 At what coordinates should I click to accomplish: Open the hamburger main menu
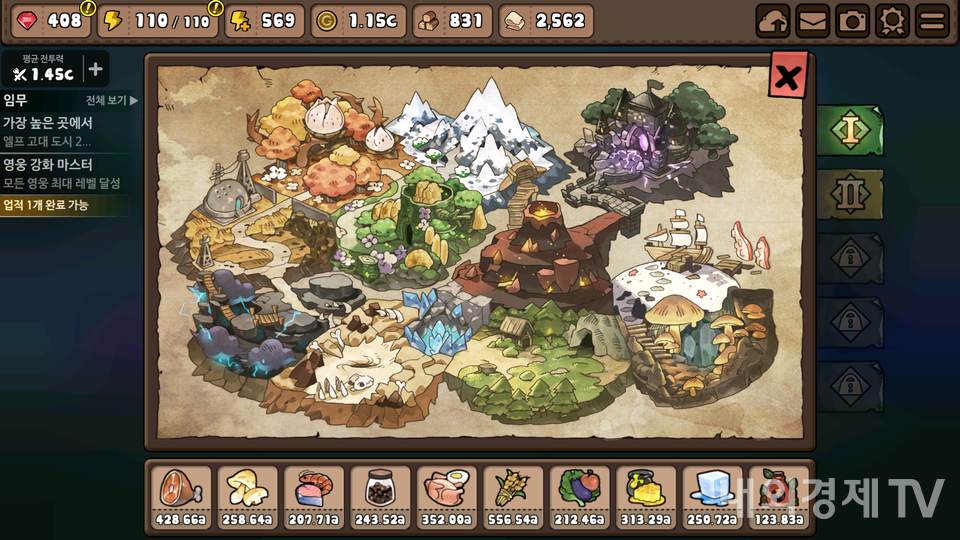pyautogui.click(x=931, y=20)
